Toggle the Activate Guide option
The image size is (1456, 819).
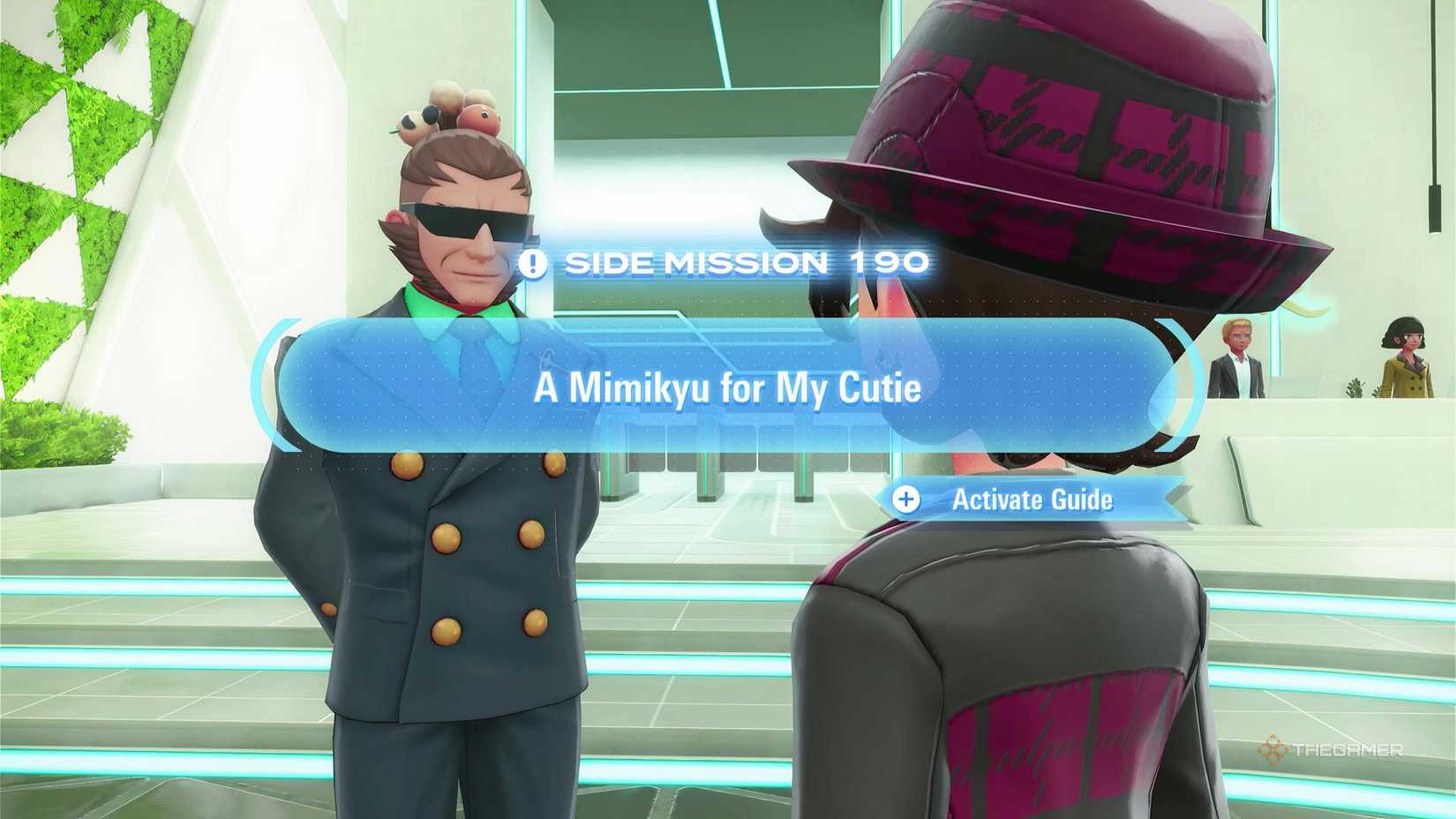[x=1032, y=500]
